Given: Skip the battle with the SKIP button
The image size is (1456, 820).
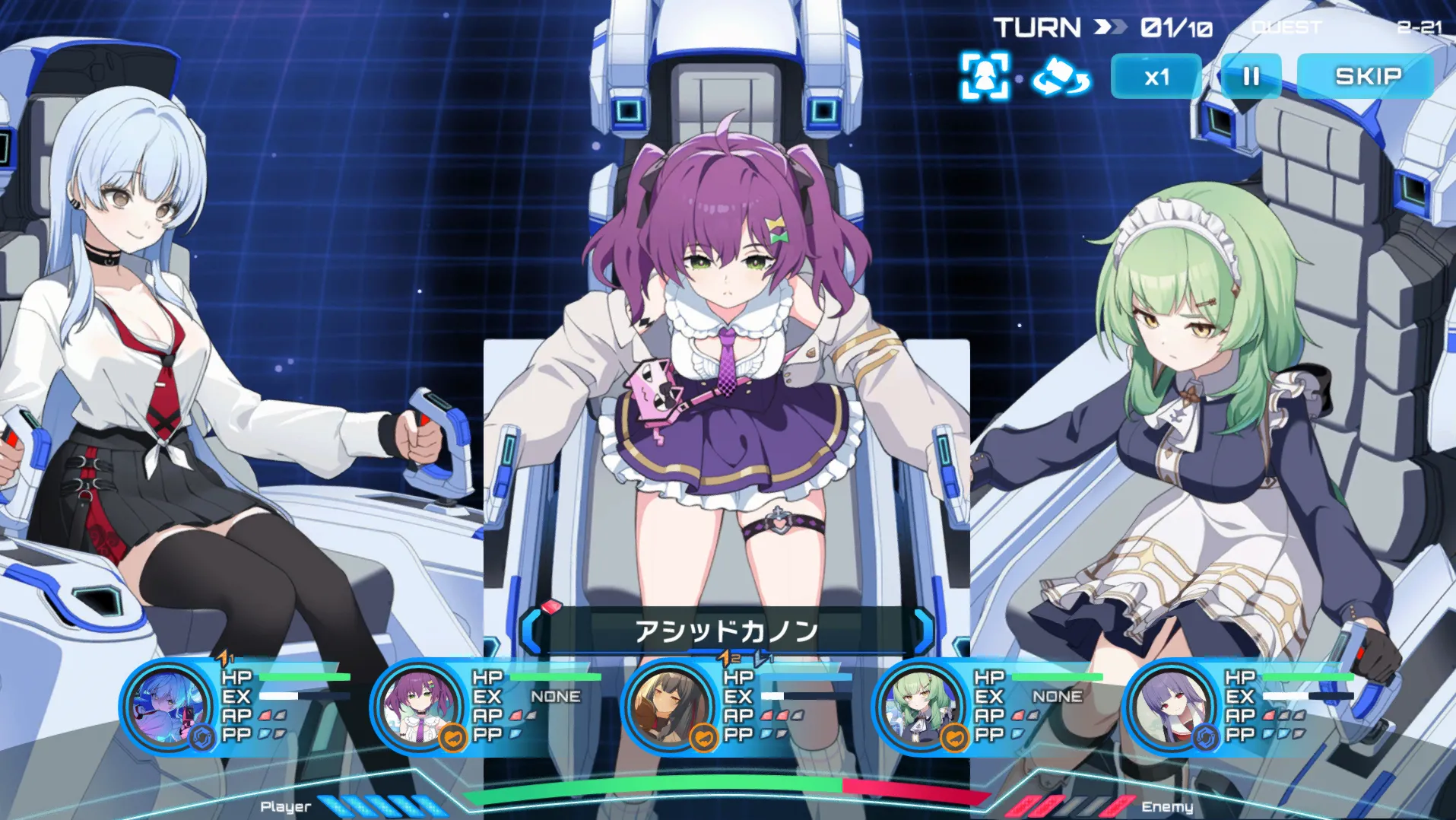Looking at the screenshot, I should click(1366, 76).
